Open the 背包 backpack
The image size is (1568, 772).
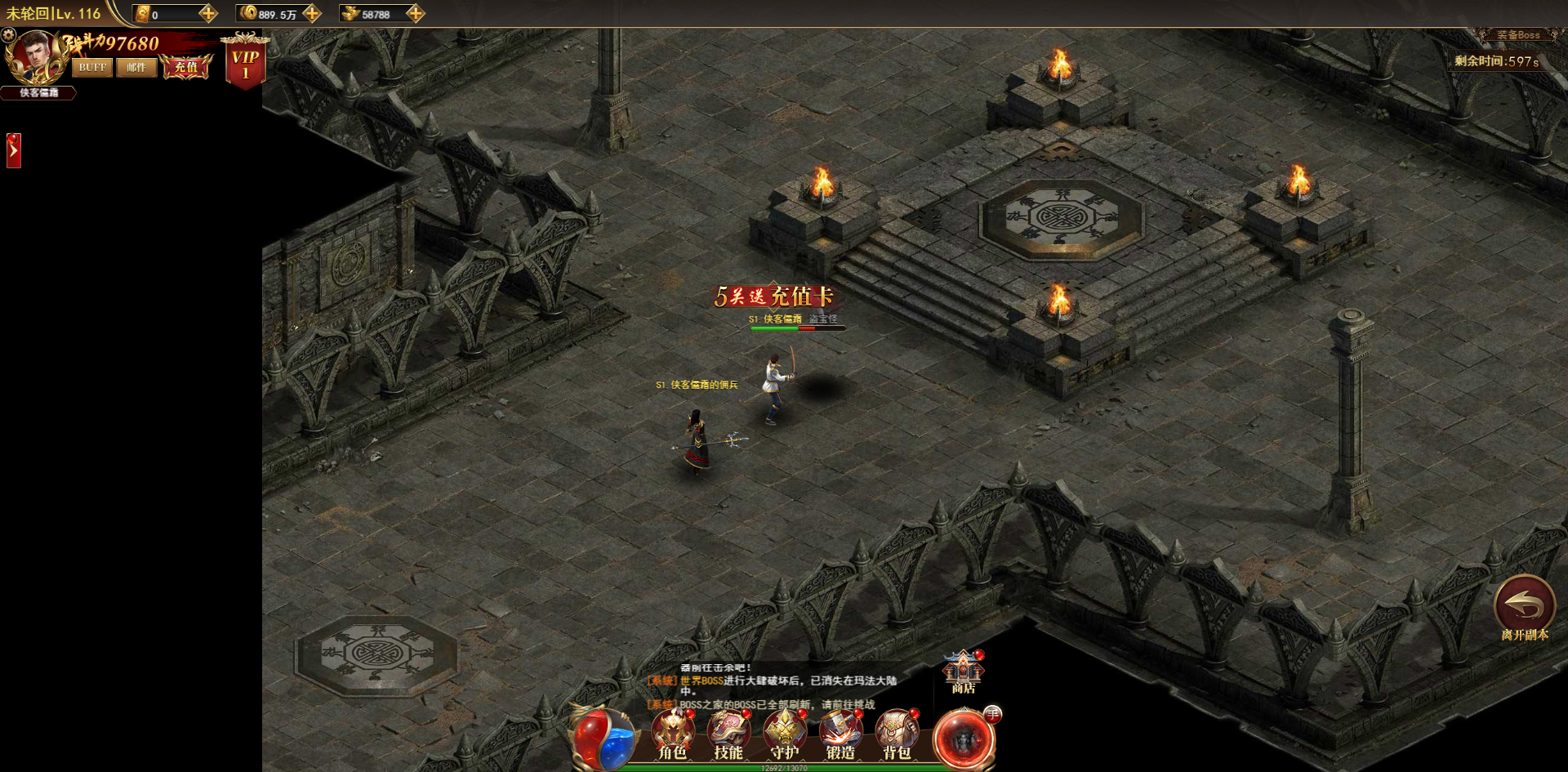coord(897,734)
